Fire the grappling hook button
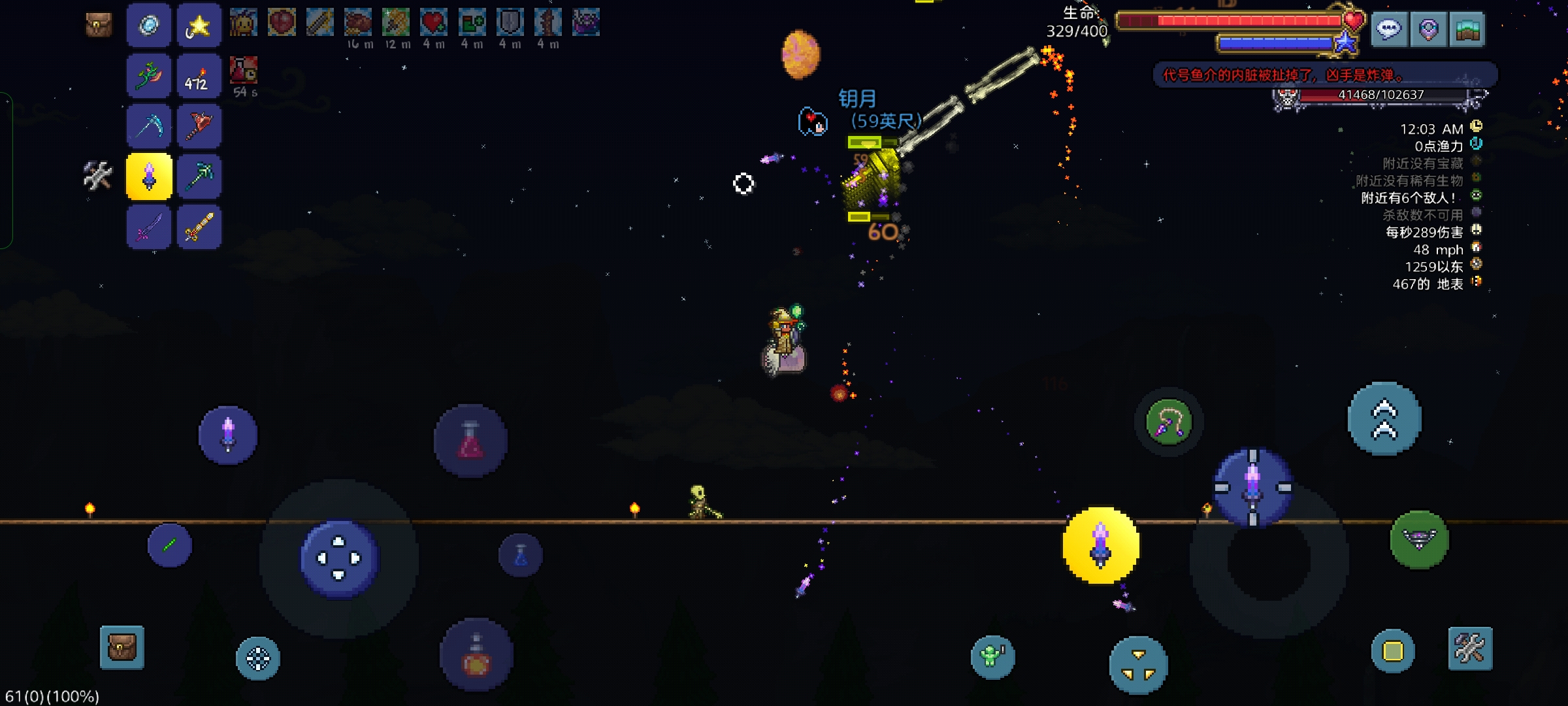This screenshot has height=706, width=1568. pyautogui.click(x=1169, y=422)
